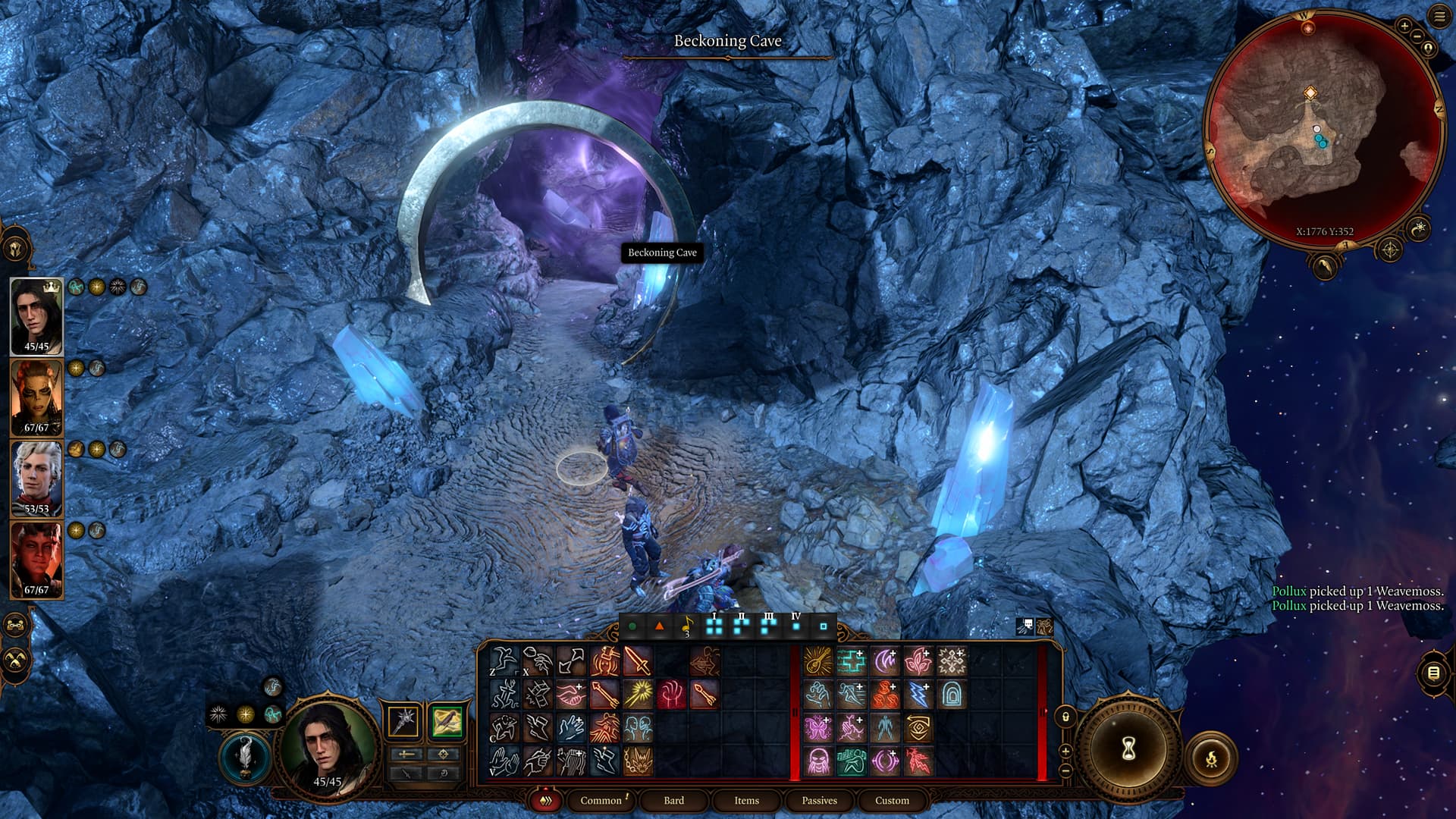The width and height of the screenshot is (1456, 819).
Task: Zoom out the minimap with minus button
Action: 1417,36
